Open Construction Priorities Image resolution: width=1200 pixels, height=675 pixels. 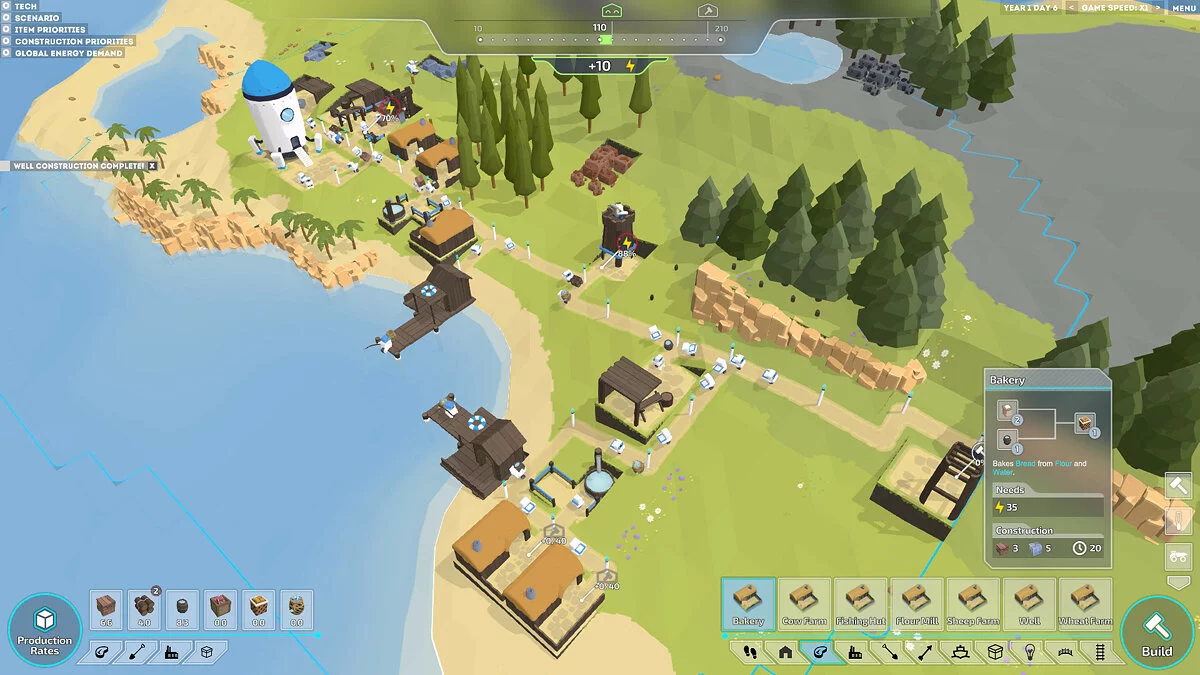73,42
